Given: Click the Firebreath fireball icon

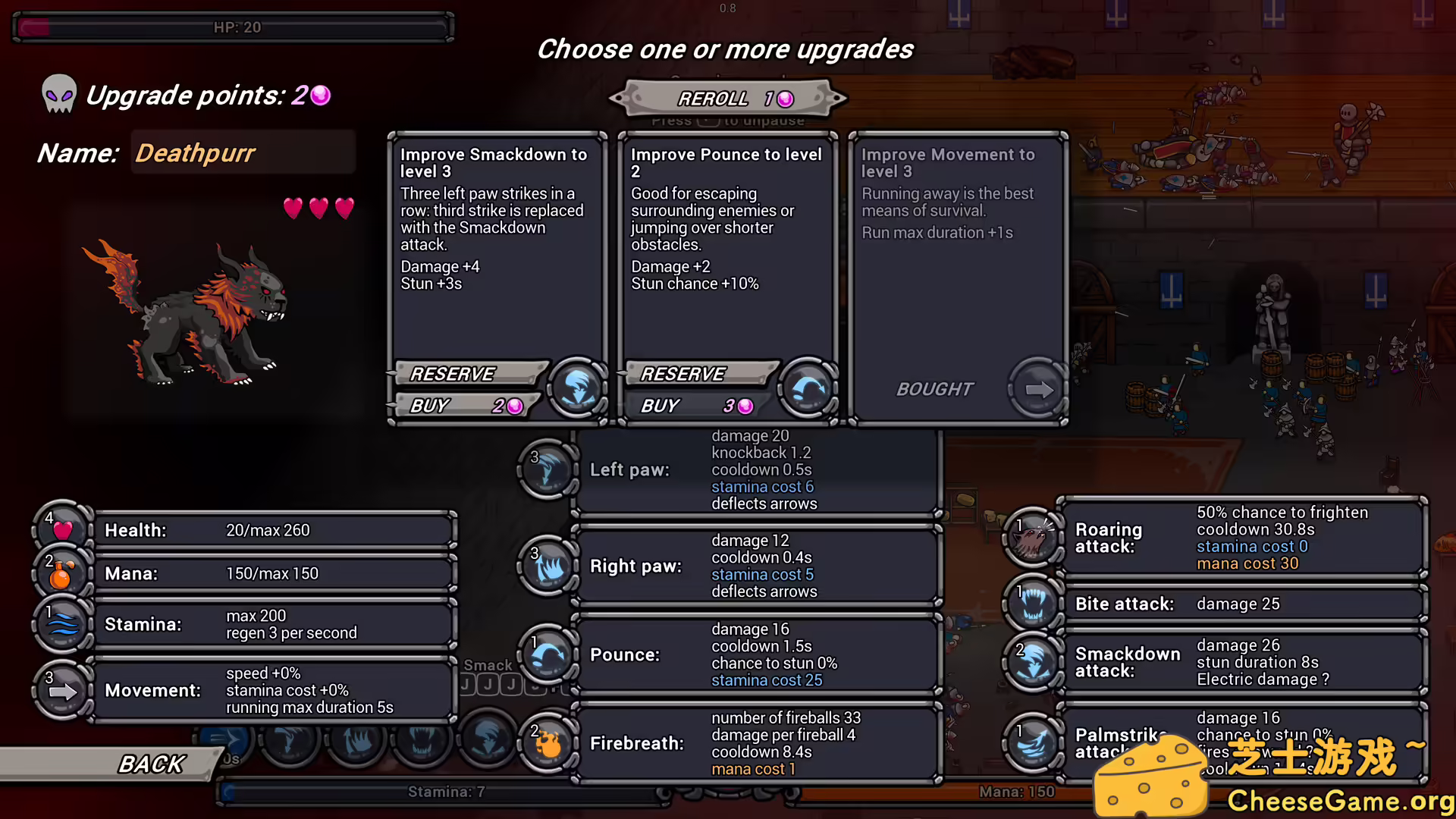Looking at the screenshot, I should coord(548,743).
